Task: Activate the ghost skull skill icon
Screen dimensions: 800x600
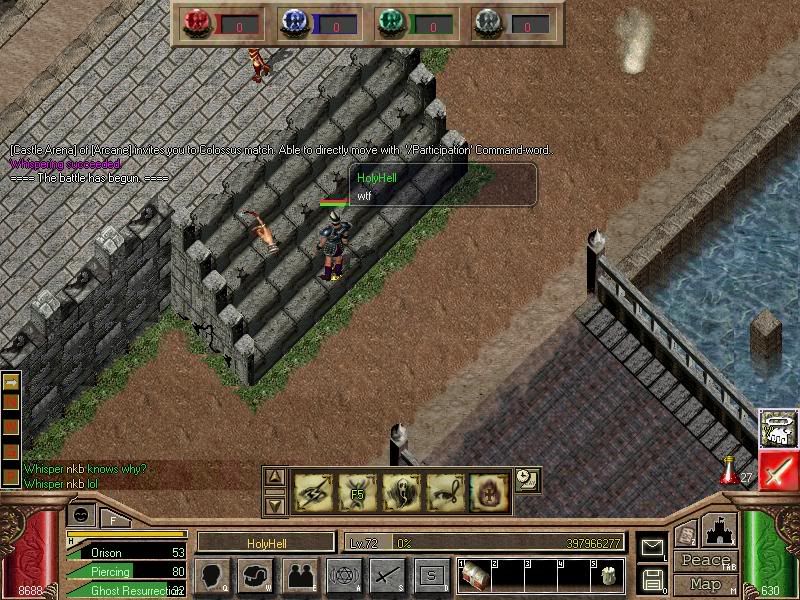Action: 400,489
